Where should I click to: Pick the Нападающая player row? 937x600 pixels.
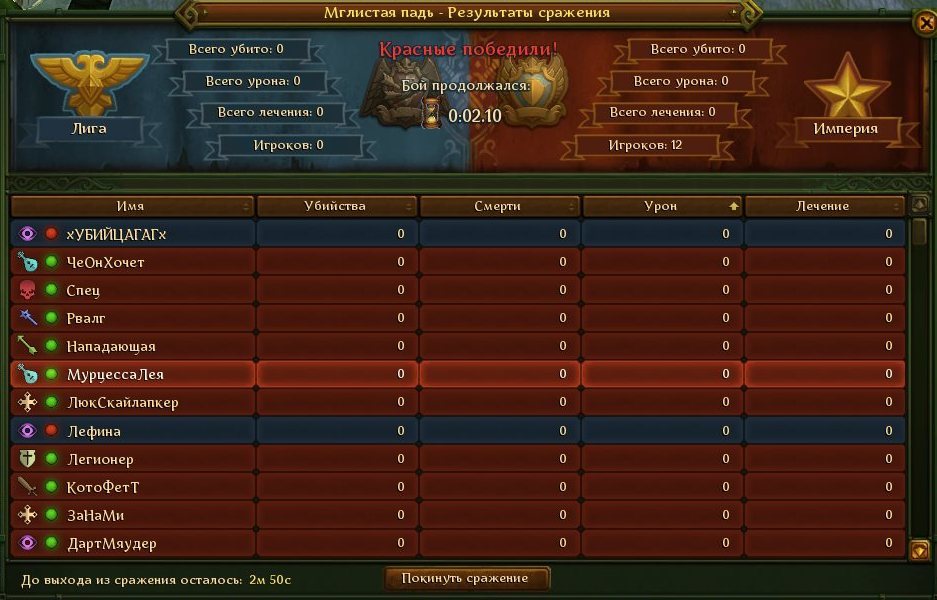[x=111, y=346]
